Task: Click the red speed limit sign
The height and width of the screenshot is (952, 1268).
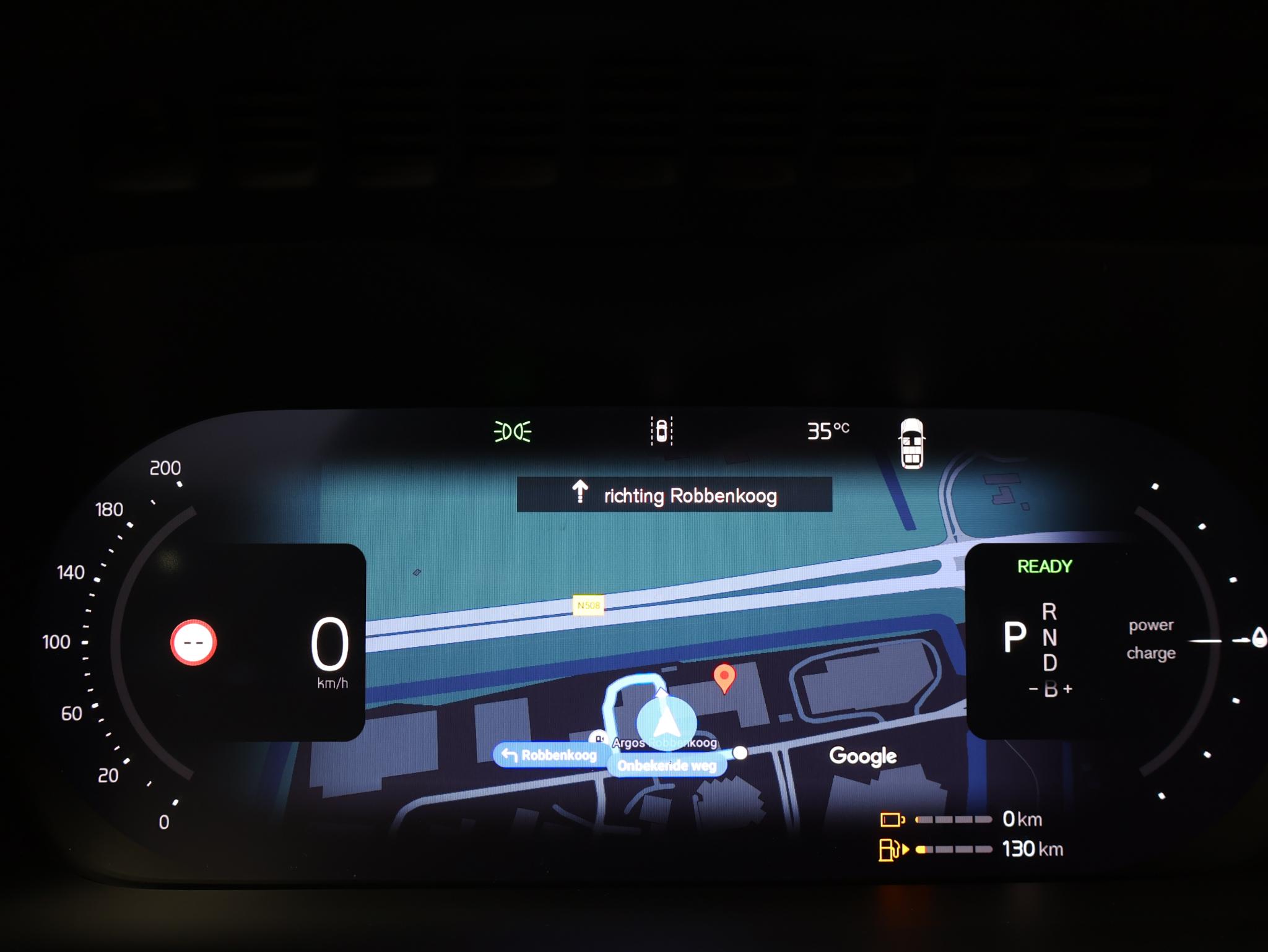Action: pyautogui.click(x=193, y=643)
